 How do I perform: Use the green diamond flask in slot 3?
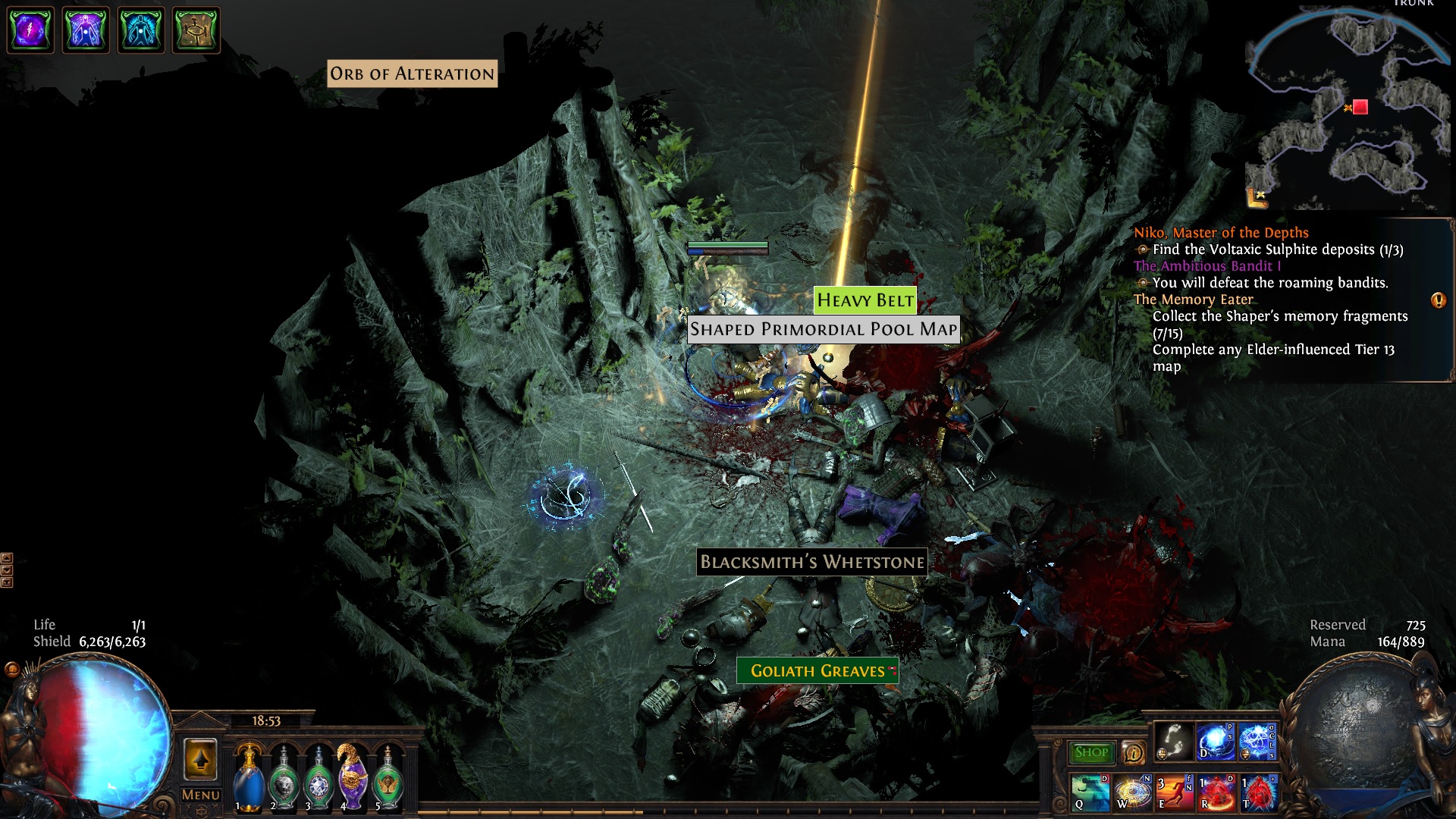[x=318, y=780]
